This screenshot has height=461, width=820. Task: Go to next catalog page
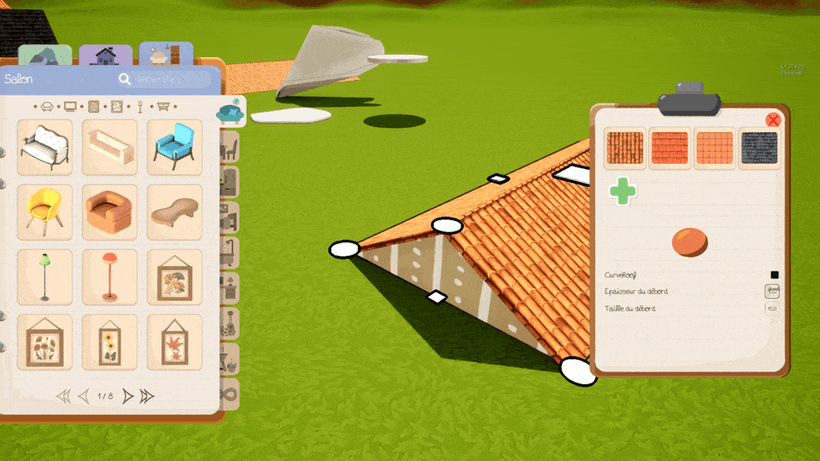click(x=128, y=396)
